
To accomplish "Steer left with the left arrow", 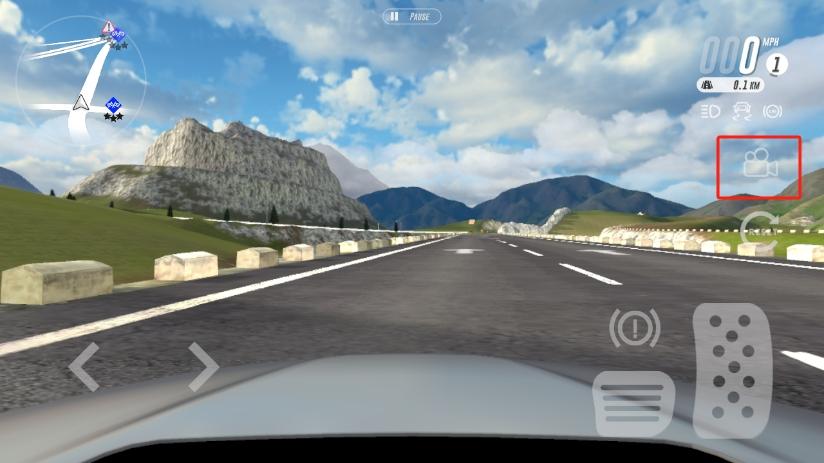I will pos(84,366).
